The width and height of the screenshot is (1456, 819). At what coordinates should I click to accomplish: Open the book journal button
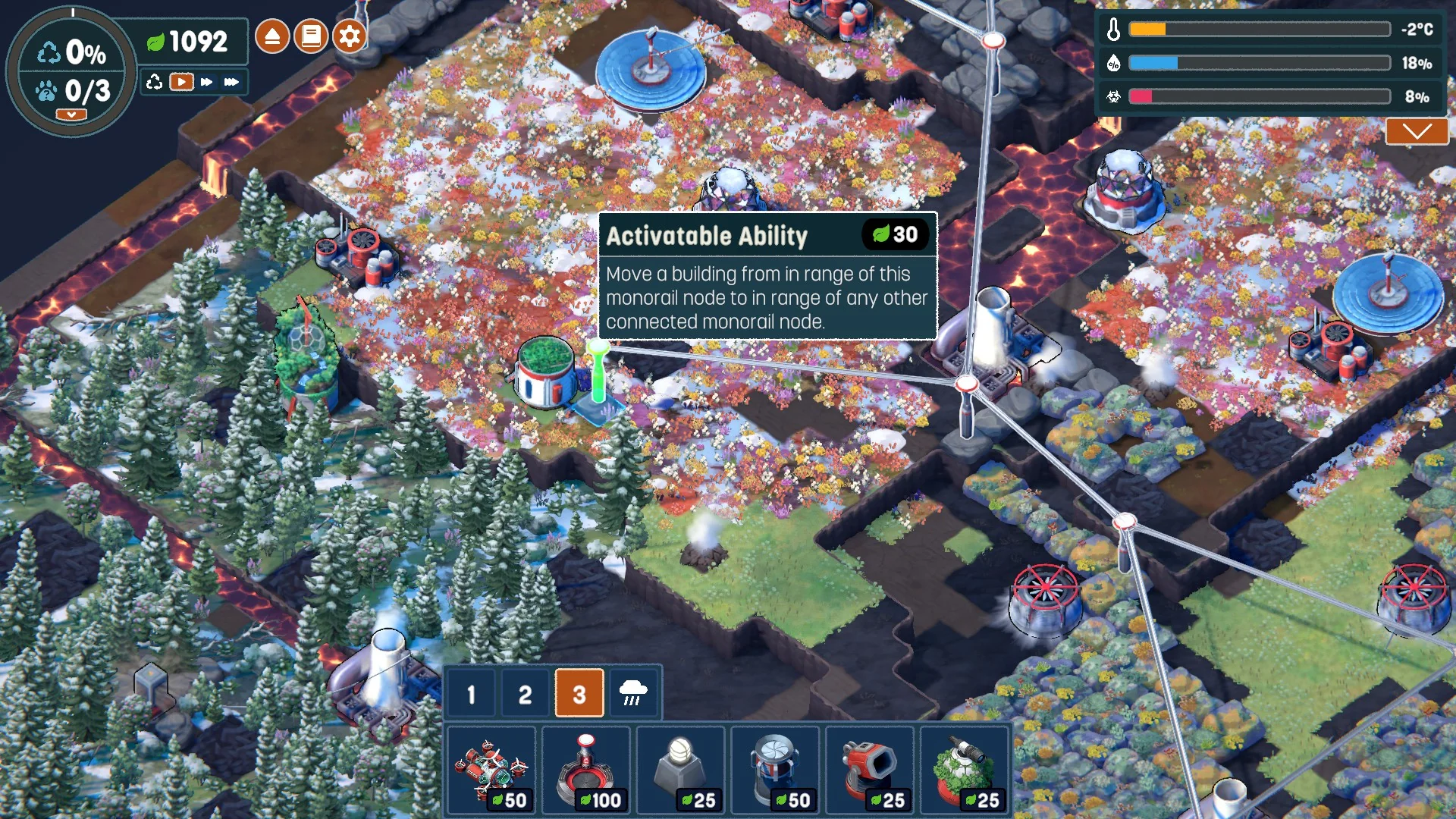pos(311,36)
